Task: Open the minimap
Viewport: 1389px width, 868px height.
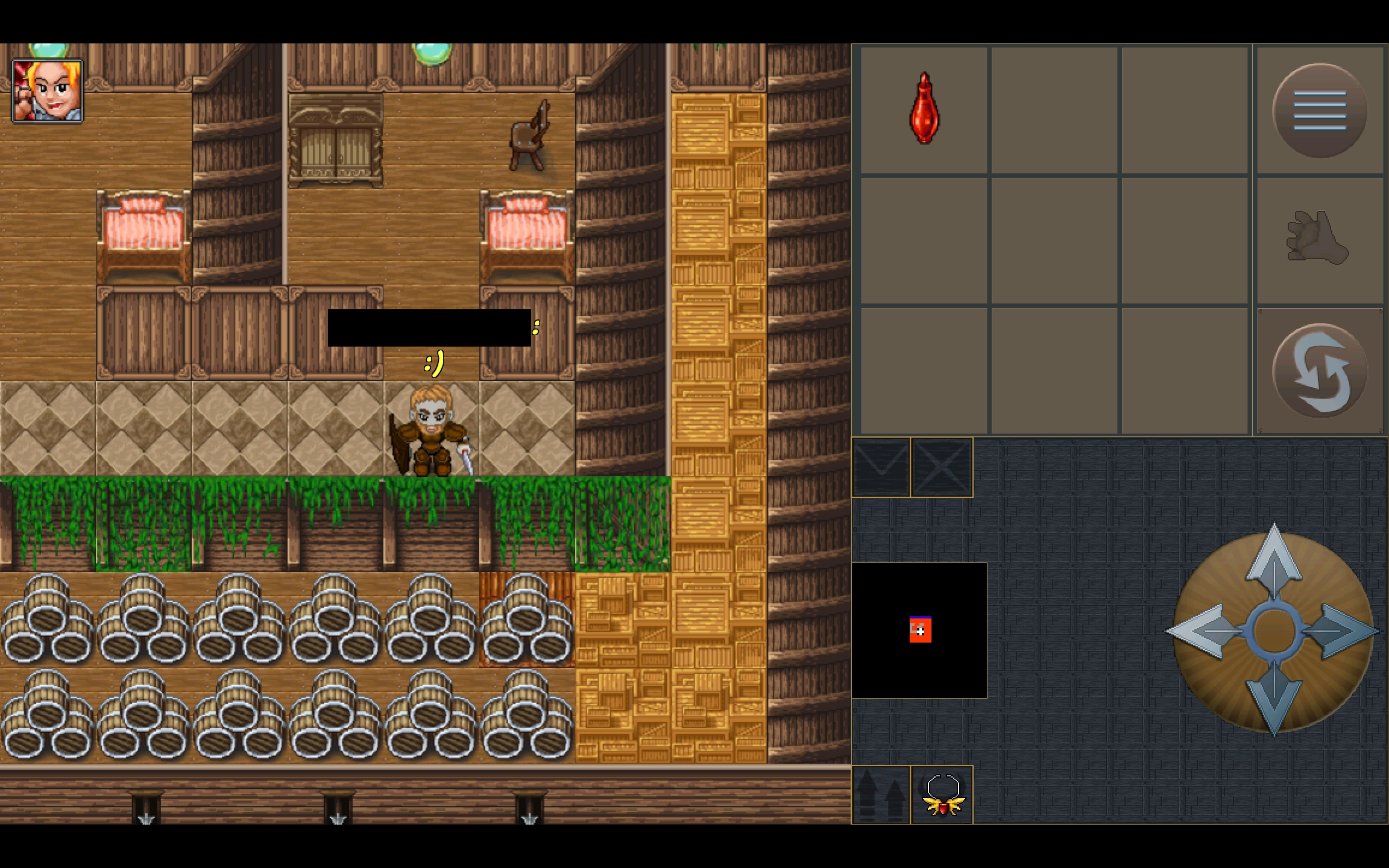Action: (919, 631)
